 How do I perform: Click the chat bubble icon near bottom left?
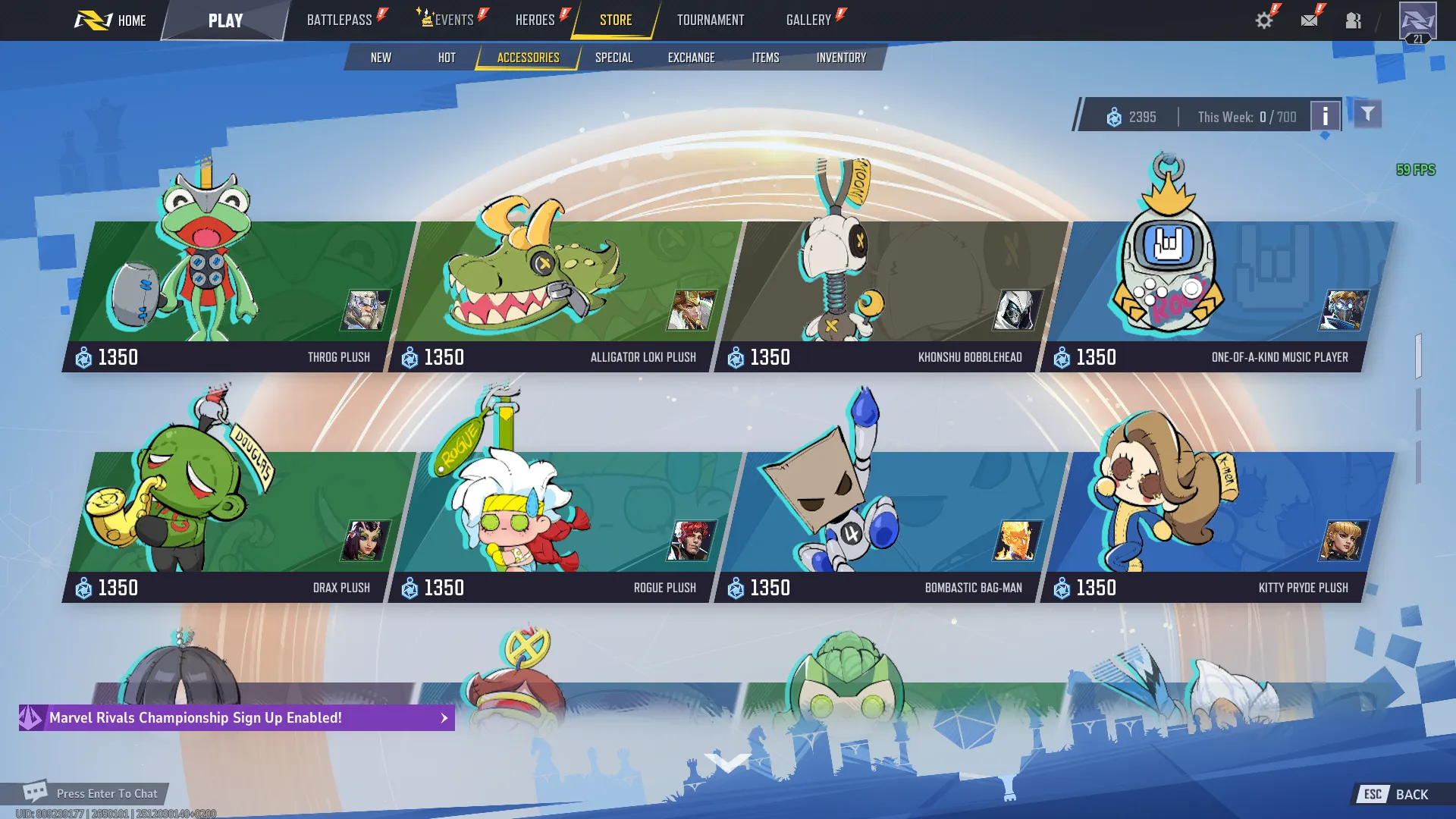34,793
